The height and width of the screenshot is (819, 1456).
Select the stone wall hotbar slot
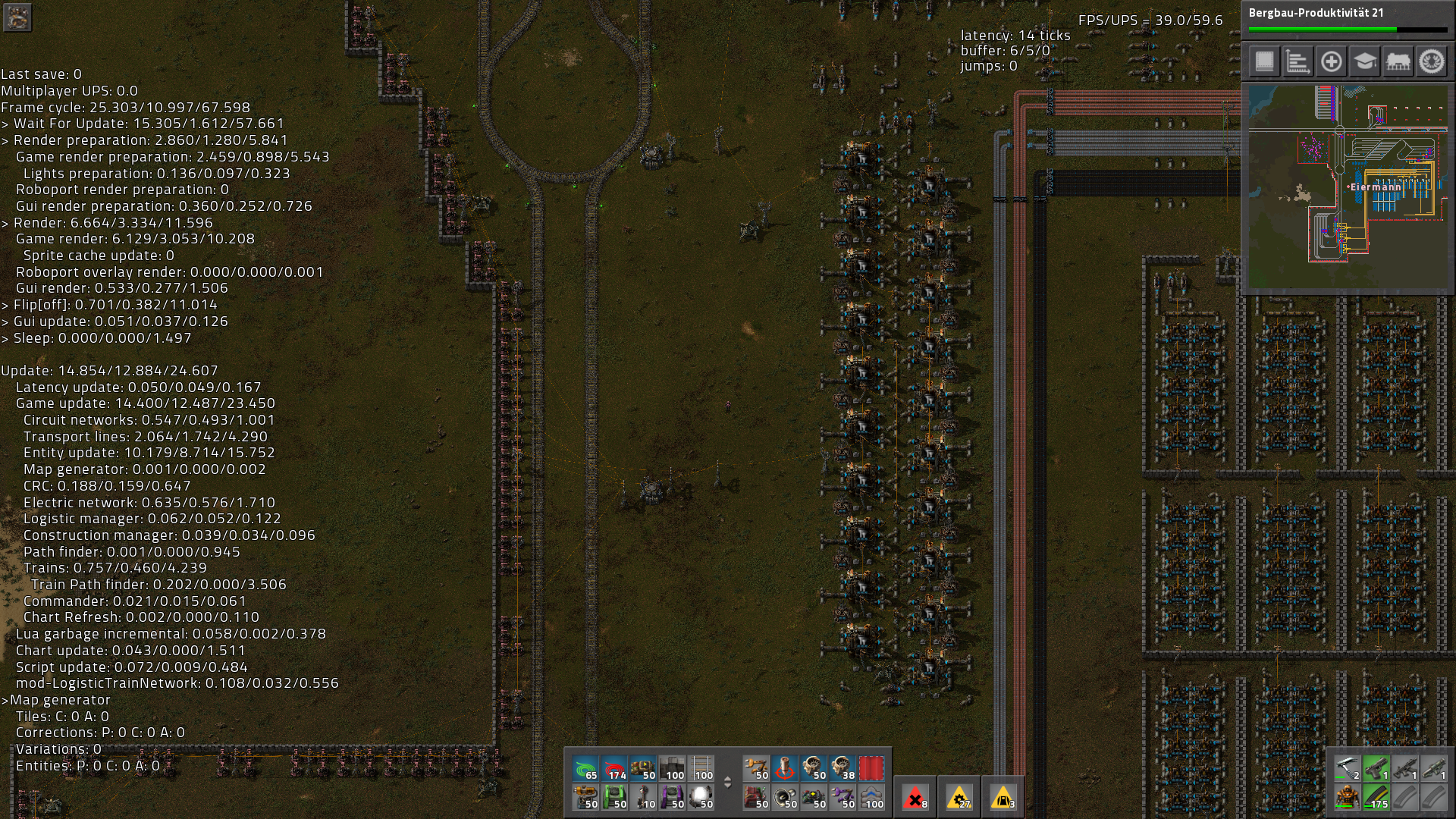point(672,768)
